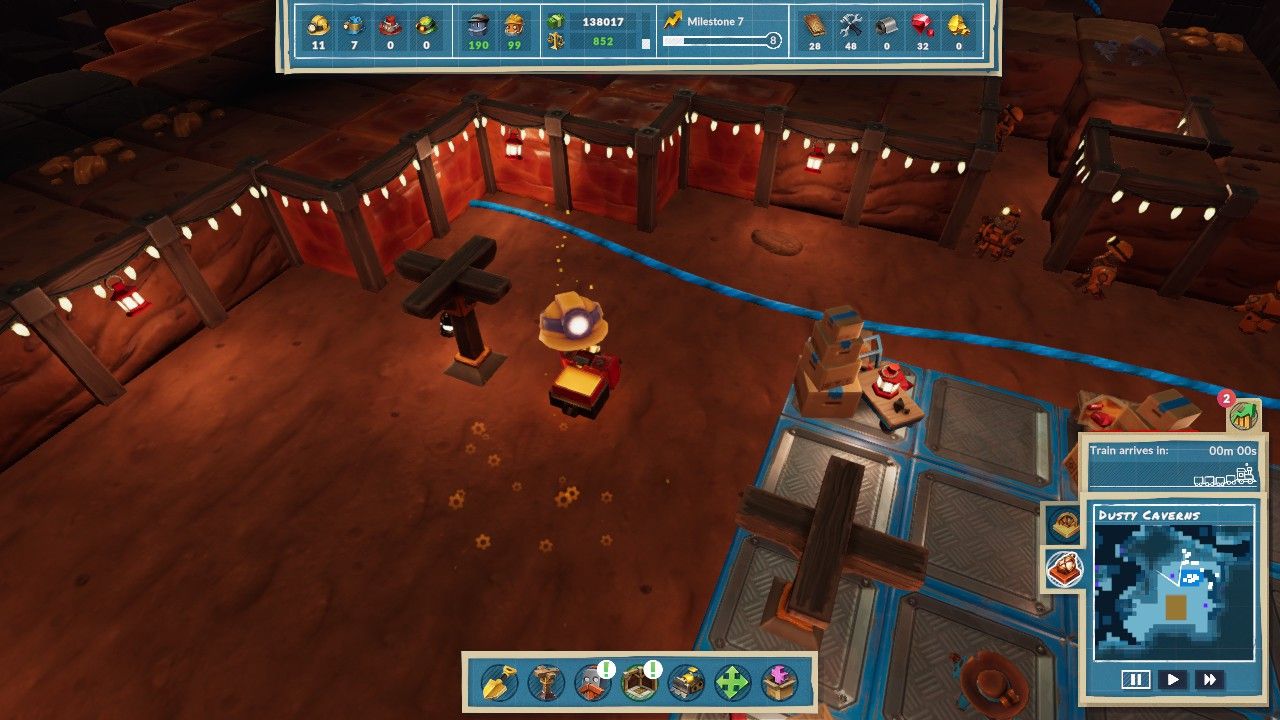Click the red gem resource icon

(x=923, y=25)
